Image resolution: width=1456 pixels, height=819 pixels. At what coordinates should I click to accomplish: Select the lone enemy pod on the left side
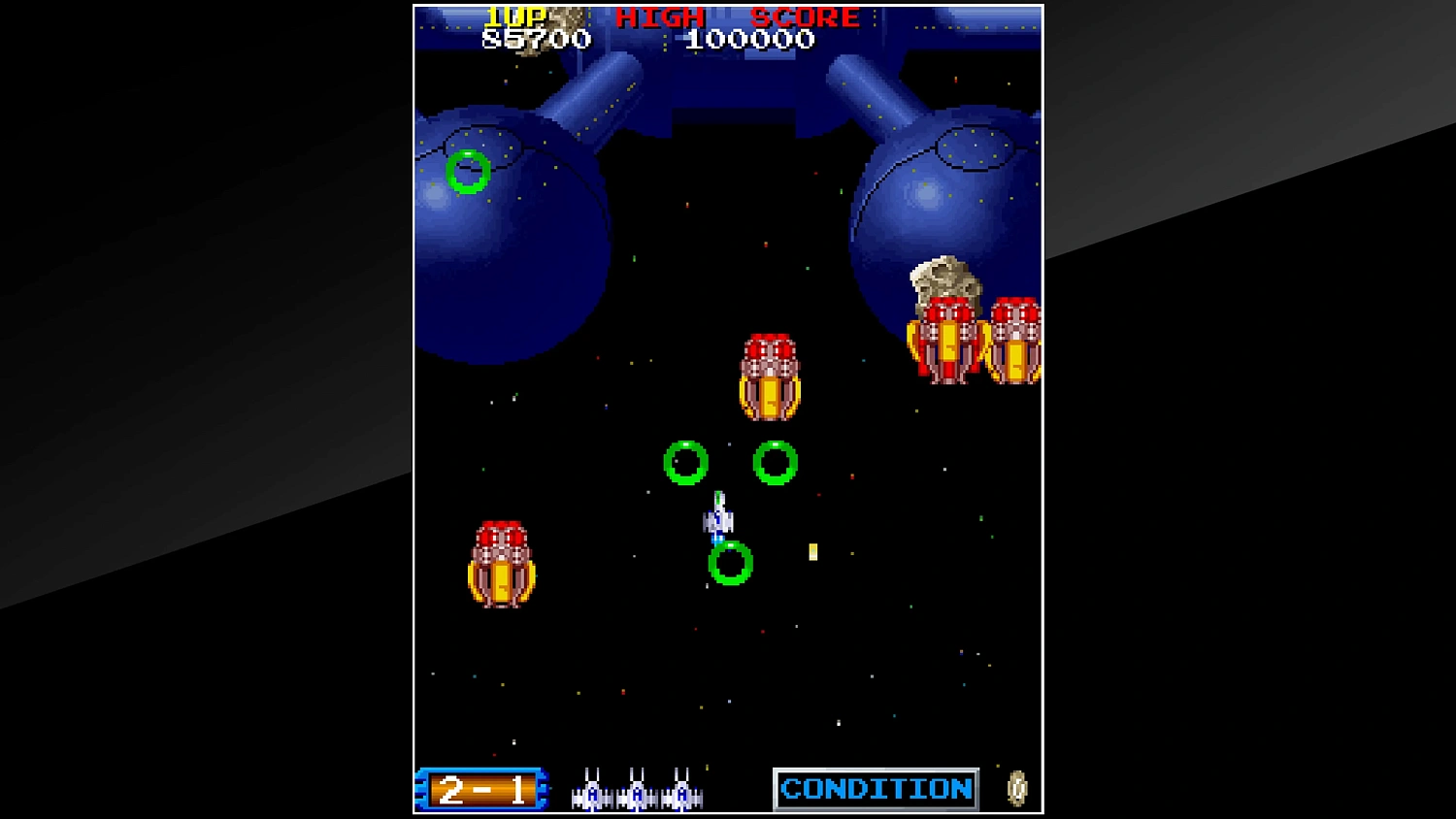click(x=502, y=563)
